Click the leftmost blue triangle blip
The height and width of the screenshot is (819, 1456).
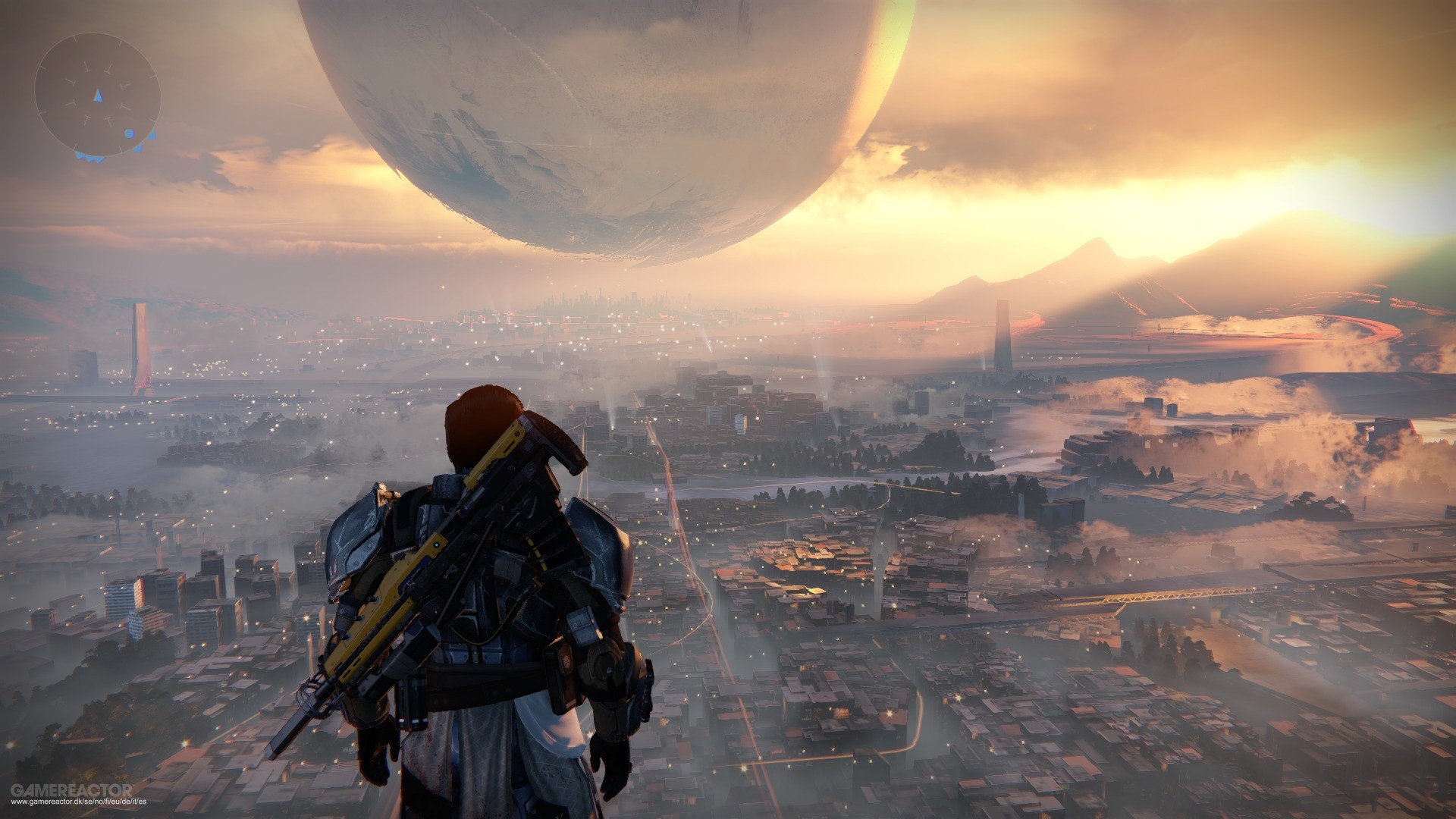coord(78,155)
